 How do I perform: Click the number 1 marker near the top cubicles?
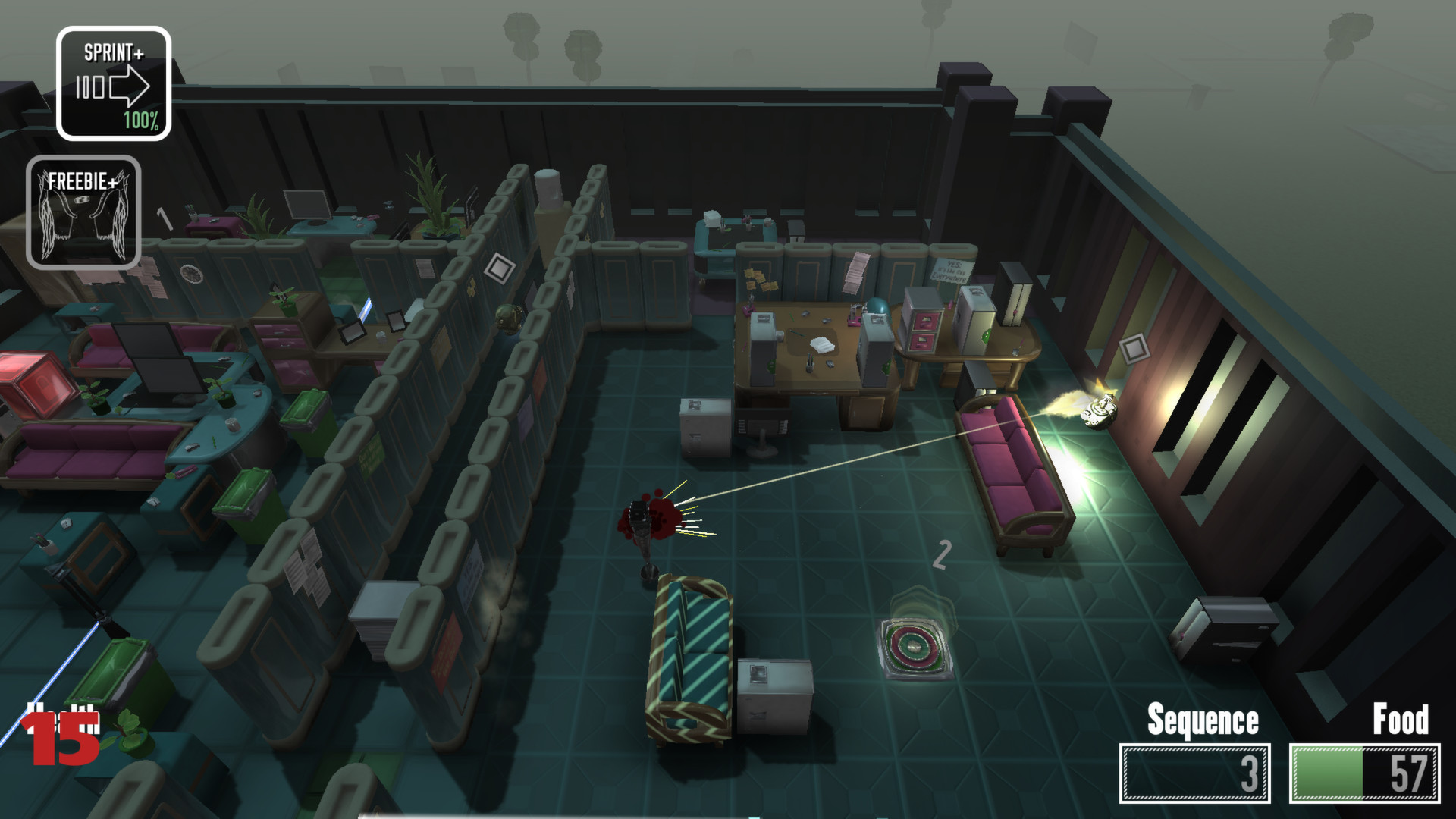click(x=164, y=218)
